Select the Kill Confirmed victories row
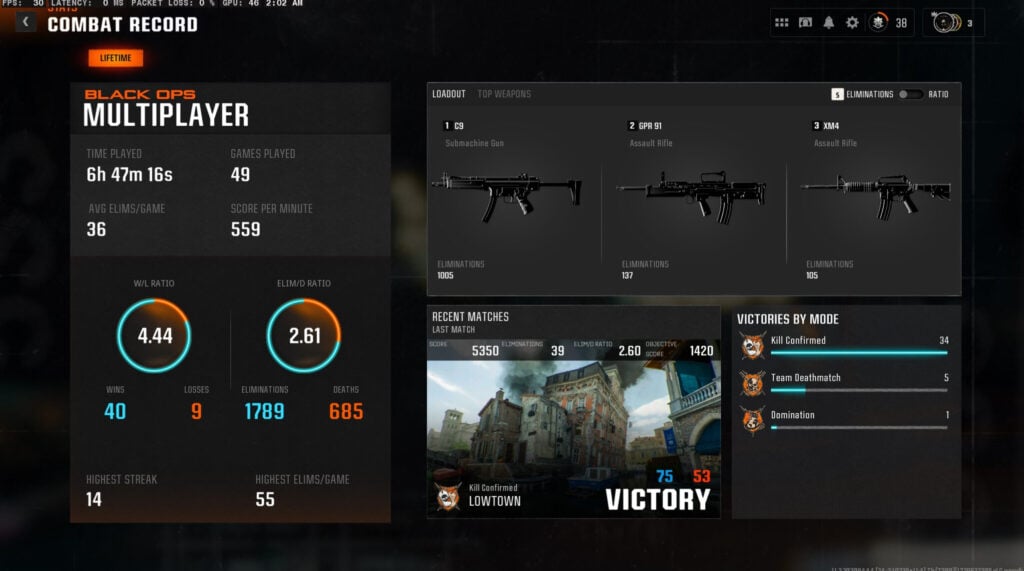The width and height of the screenshot is (1024, 571). [x=845, y=346]
